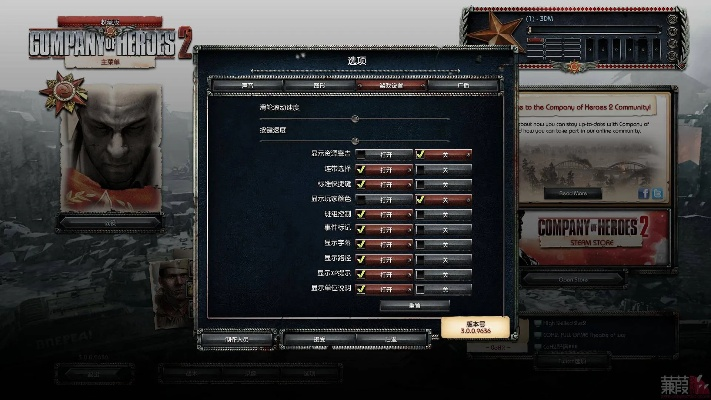Image resolution: width=711 pixels, height=400 pixels.
Task: Set 显示单位说明 to 关
Action: point(445,288)
